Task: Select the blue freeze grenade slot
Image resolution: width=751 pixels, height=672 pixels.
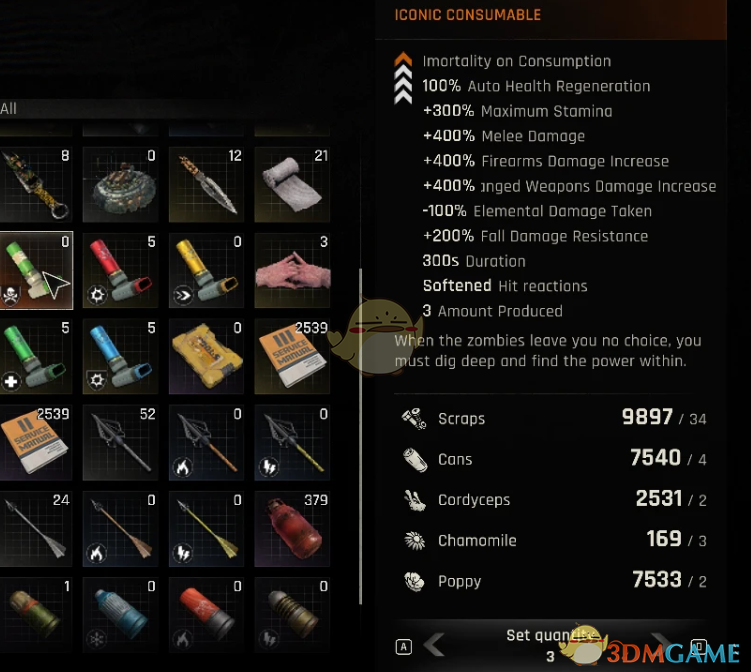Action: pyautogui.click(x=119, y=612)
